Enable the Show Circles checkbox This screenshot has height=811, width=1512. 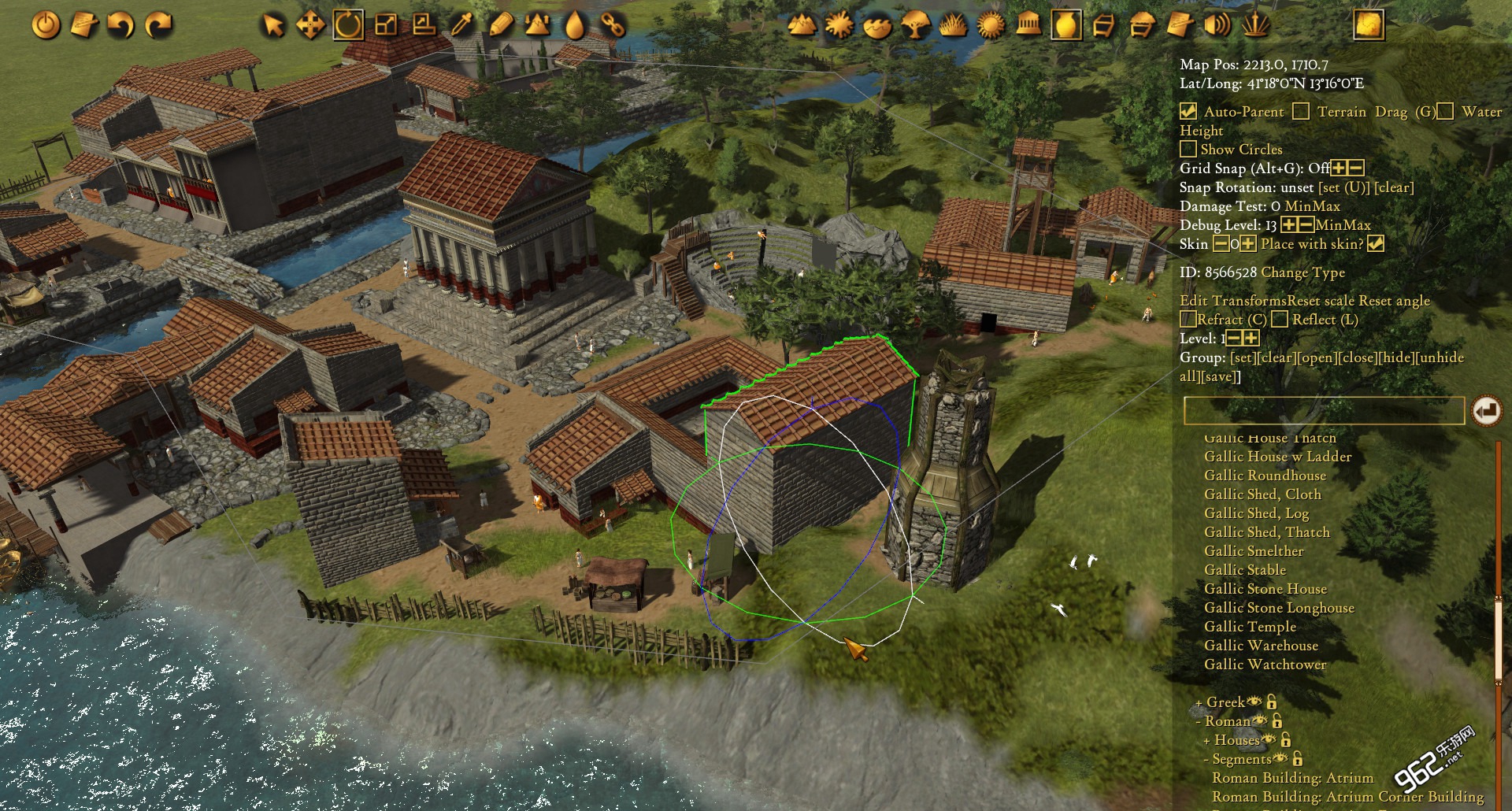click(x=1188, y=150)
